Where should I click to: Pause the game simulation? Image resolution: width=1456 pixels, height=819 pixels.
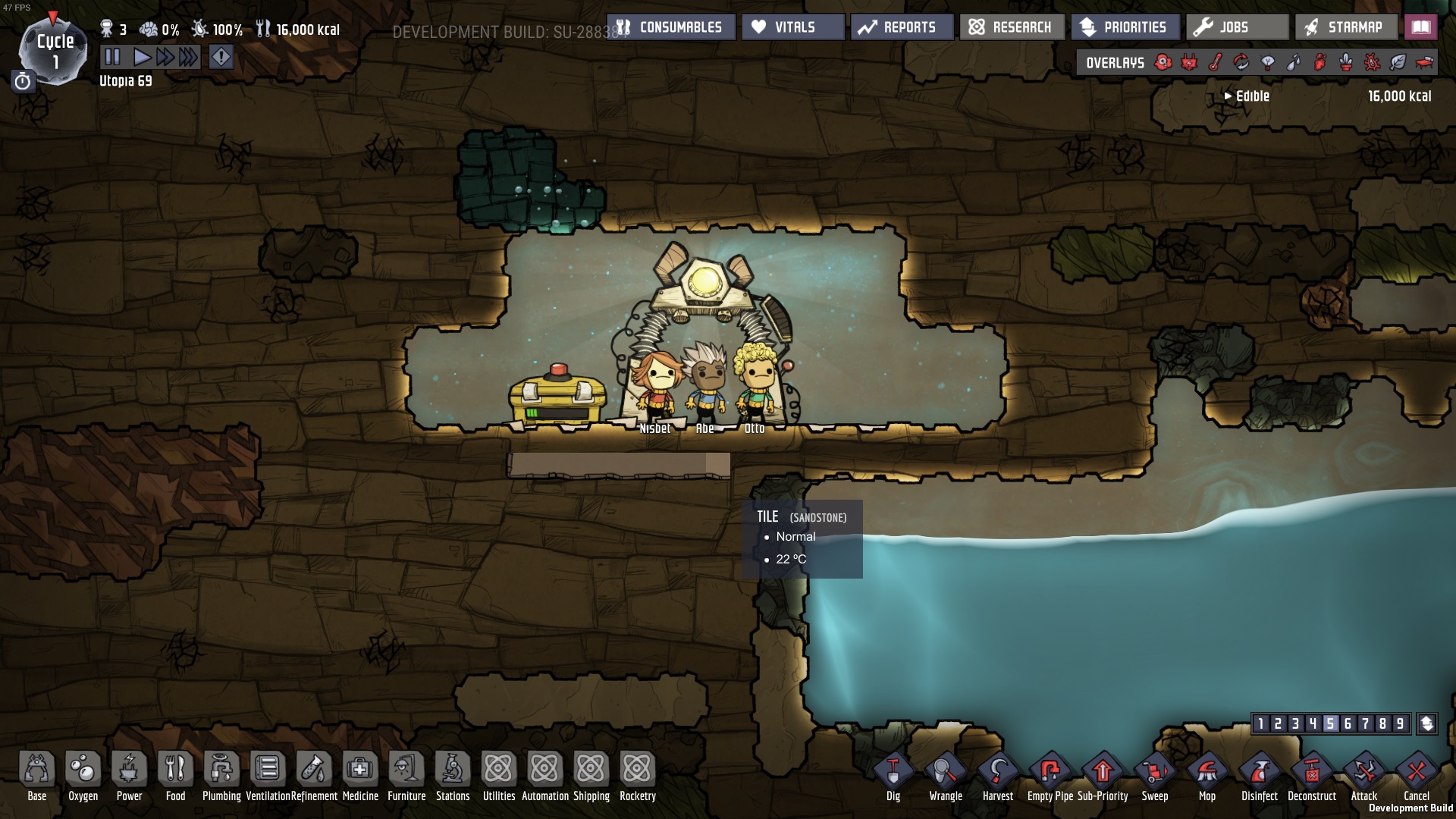112,57
